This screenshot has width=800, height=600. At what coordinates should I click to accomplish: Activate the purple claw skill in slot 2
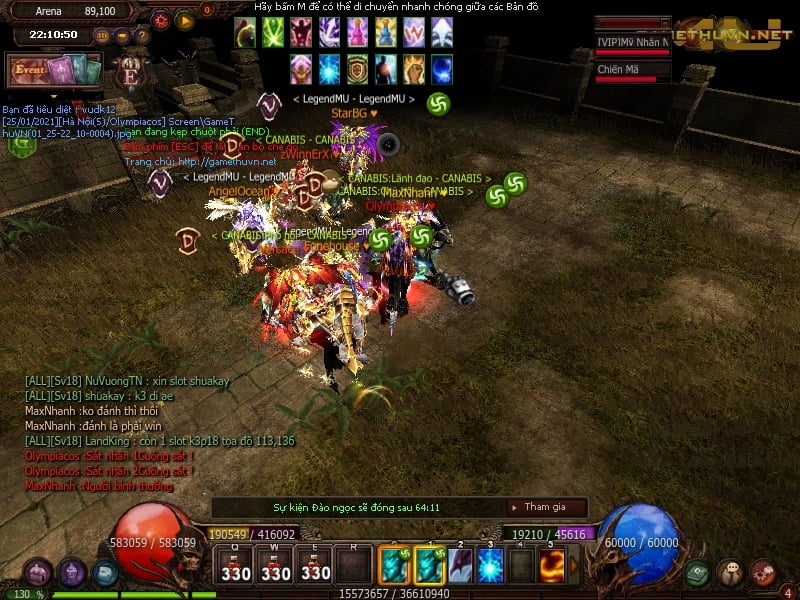[460, 565]
